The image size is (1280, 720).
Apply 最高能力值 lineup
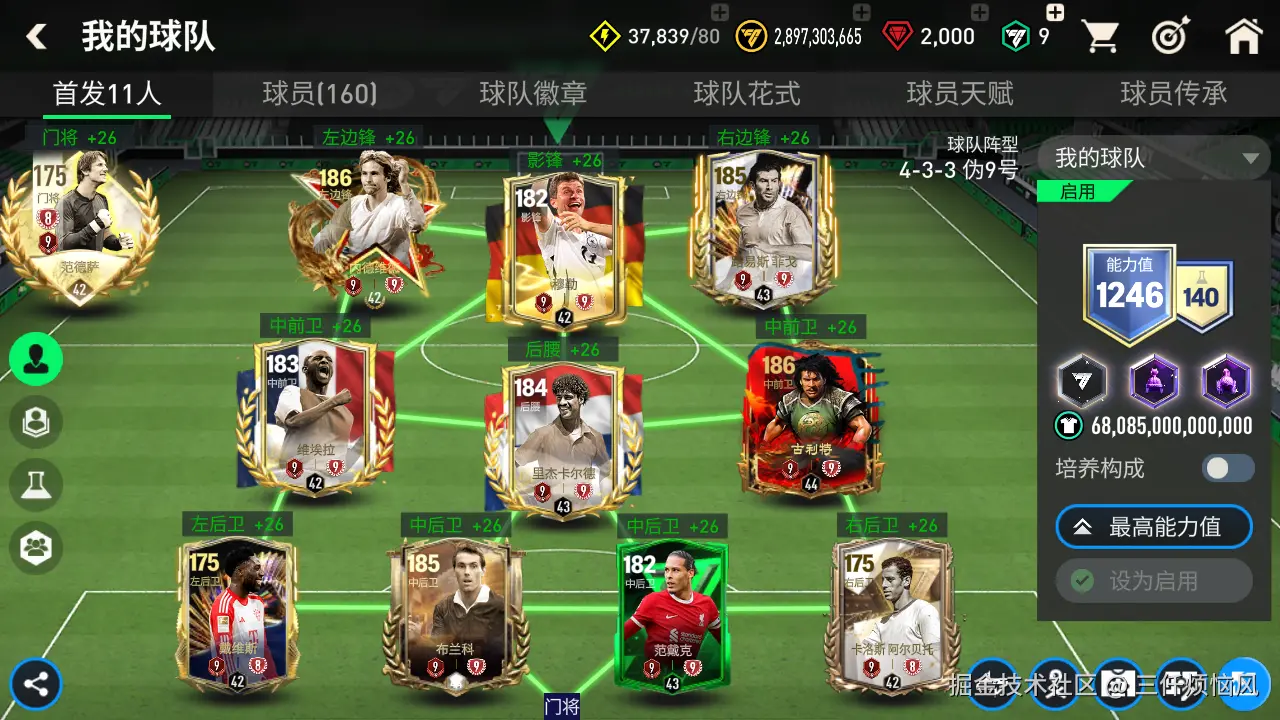tap(1154, 527)
